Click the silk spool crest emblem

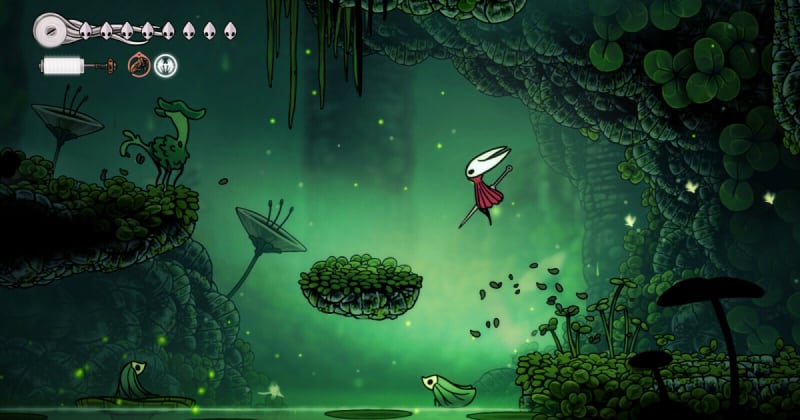(x=50, y=29)
